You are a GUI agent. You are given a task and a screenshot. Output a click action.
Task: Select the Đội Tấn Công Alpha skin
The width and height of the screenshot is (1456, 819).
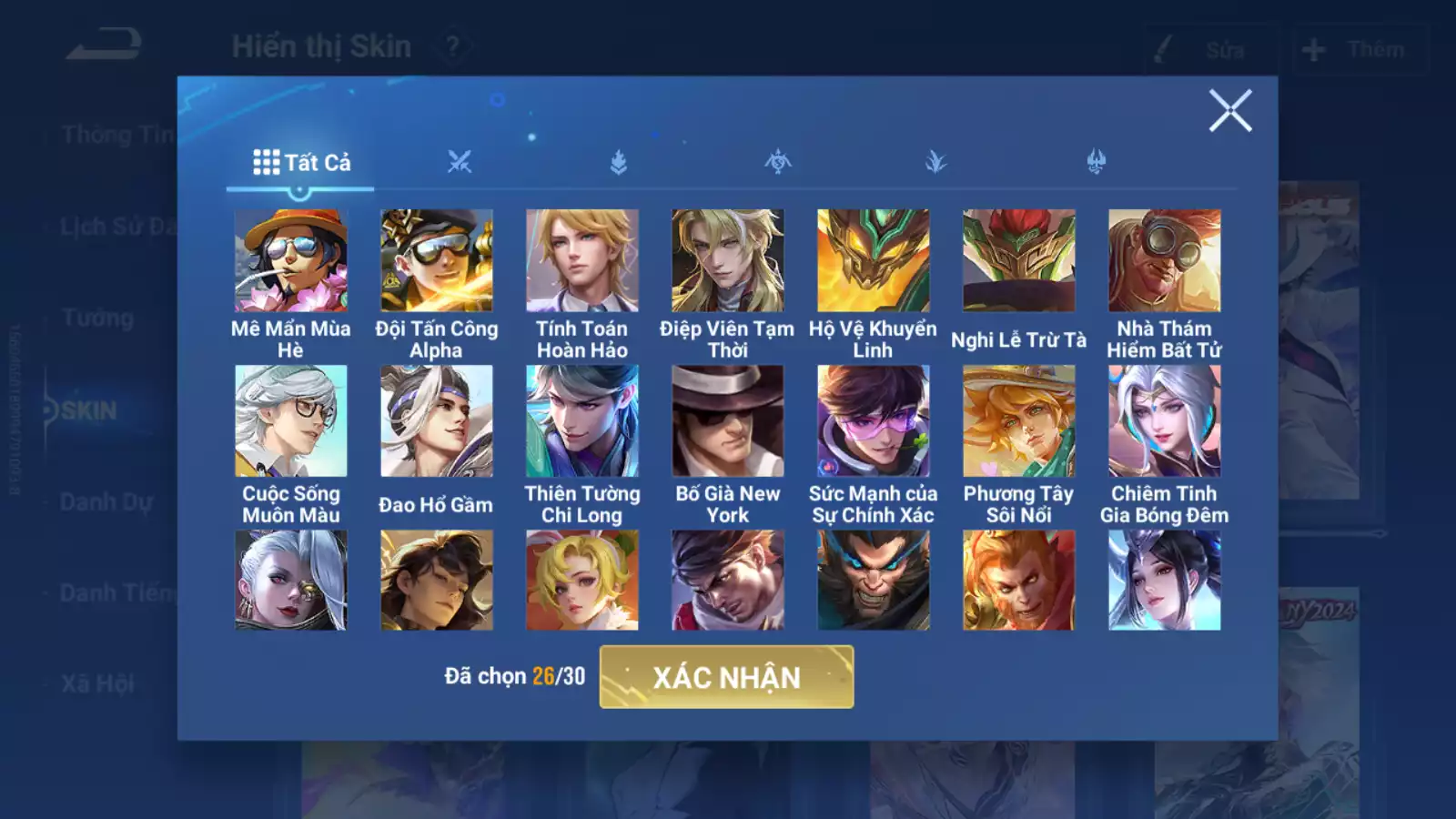pos(437,262)
